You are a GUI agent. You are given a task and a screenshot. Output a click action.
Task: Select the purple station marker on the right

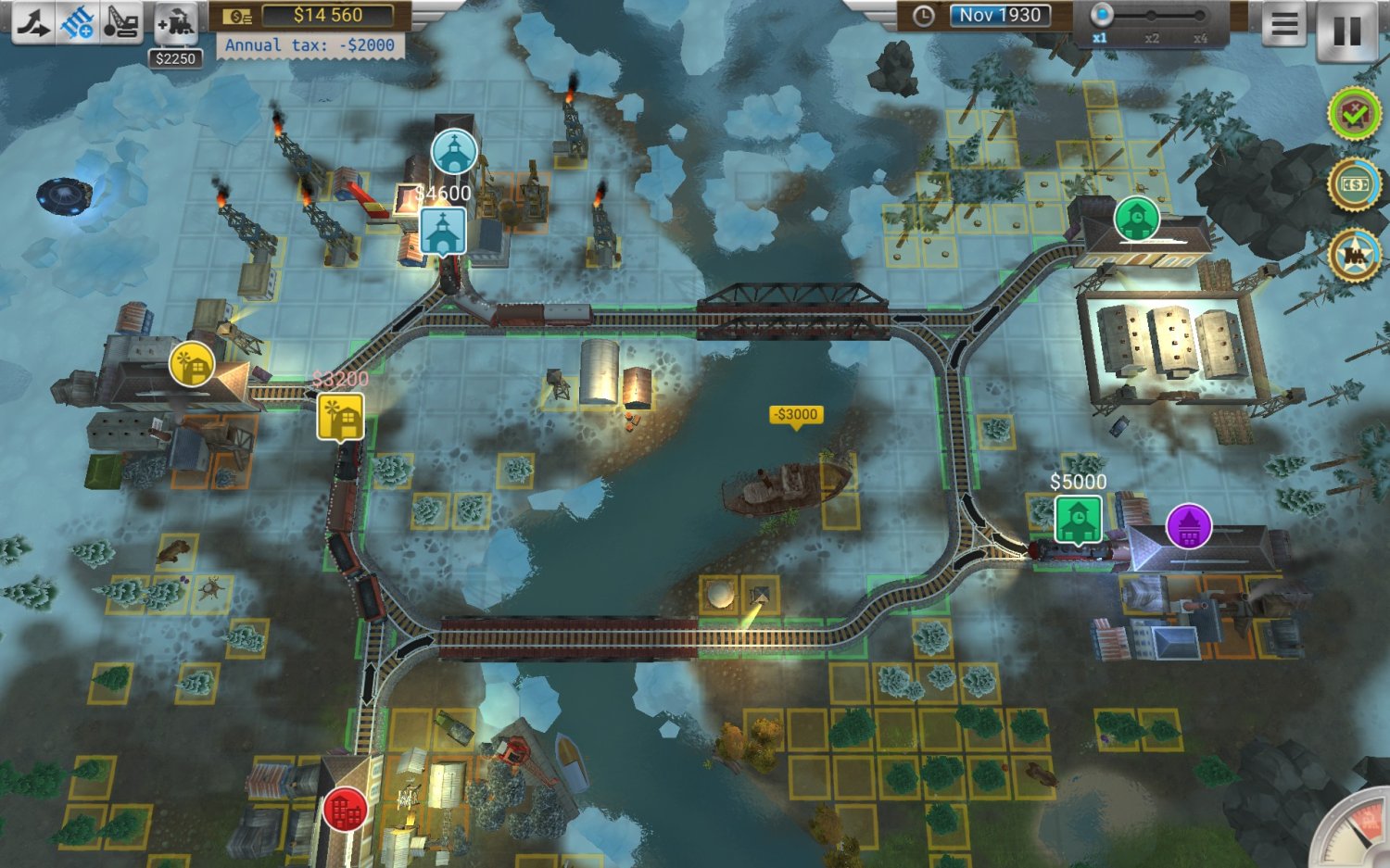click(x=1190, y=525)
